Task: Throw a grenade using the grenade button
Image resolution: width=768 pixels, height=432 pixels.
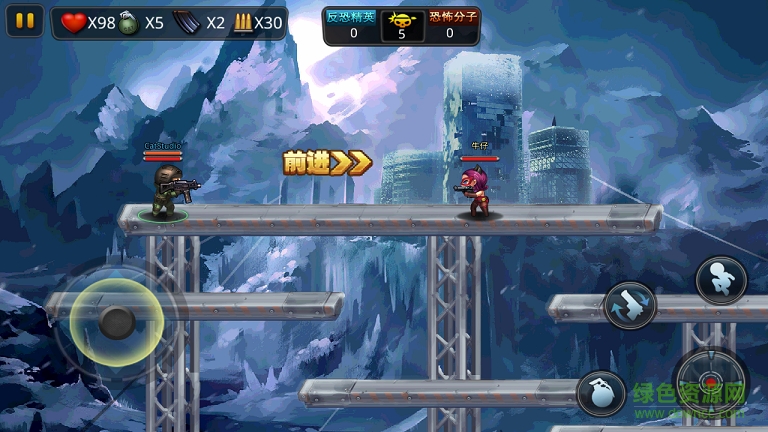Action: tap(602, 393)
